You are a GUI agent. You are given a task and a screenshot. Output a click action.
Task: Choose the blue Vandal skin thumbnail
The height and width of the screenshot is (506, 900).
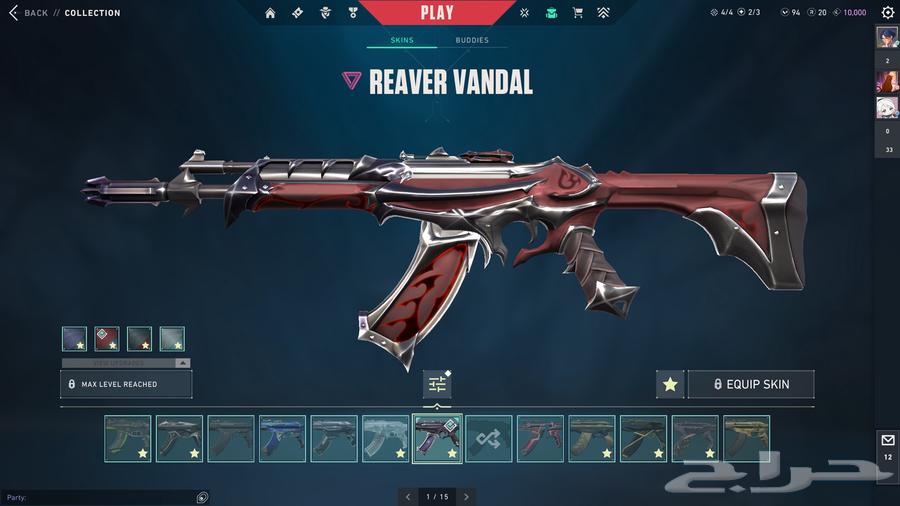(282, 438)
